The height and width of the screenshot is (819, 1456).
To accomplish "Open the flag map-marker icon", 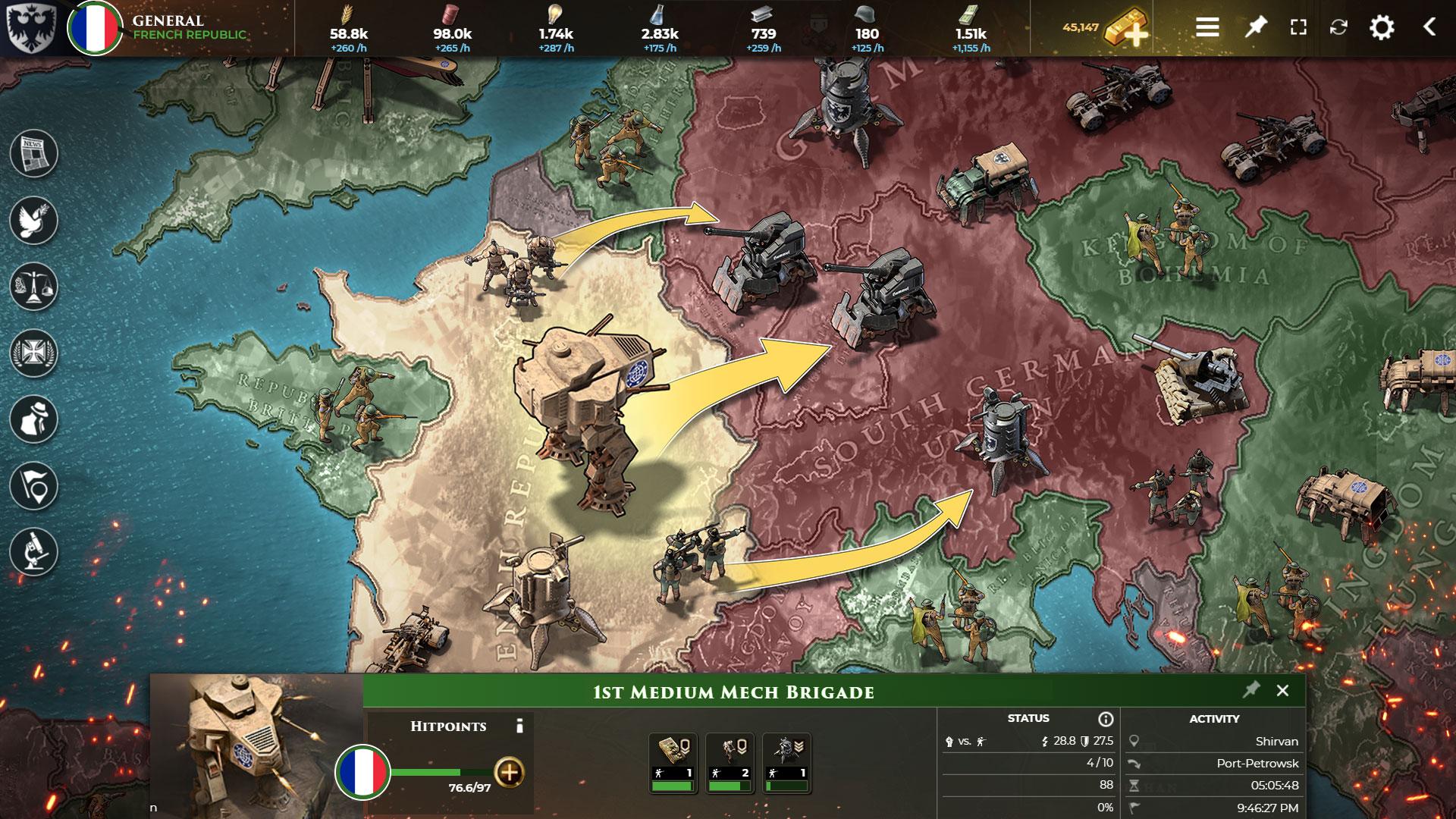I will (34, 486).
